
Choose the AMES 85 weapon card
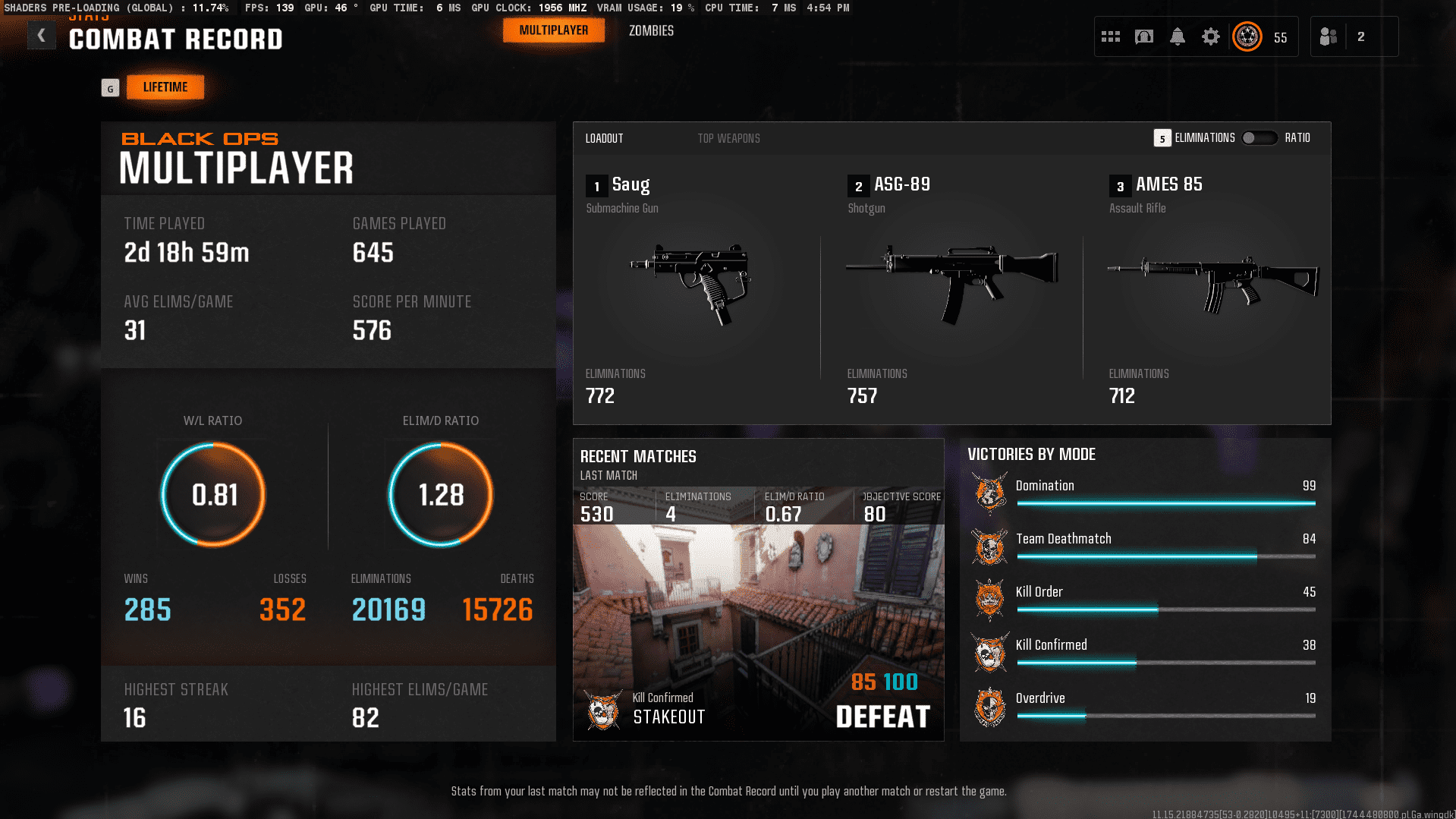[x=1212, y=288]
